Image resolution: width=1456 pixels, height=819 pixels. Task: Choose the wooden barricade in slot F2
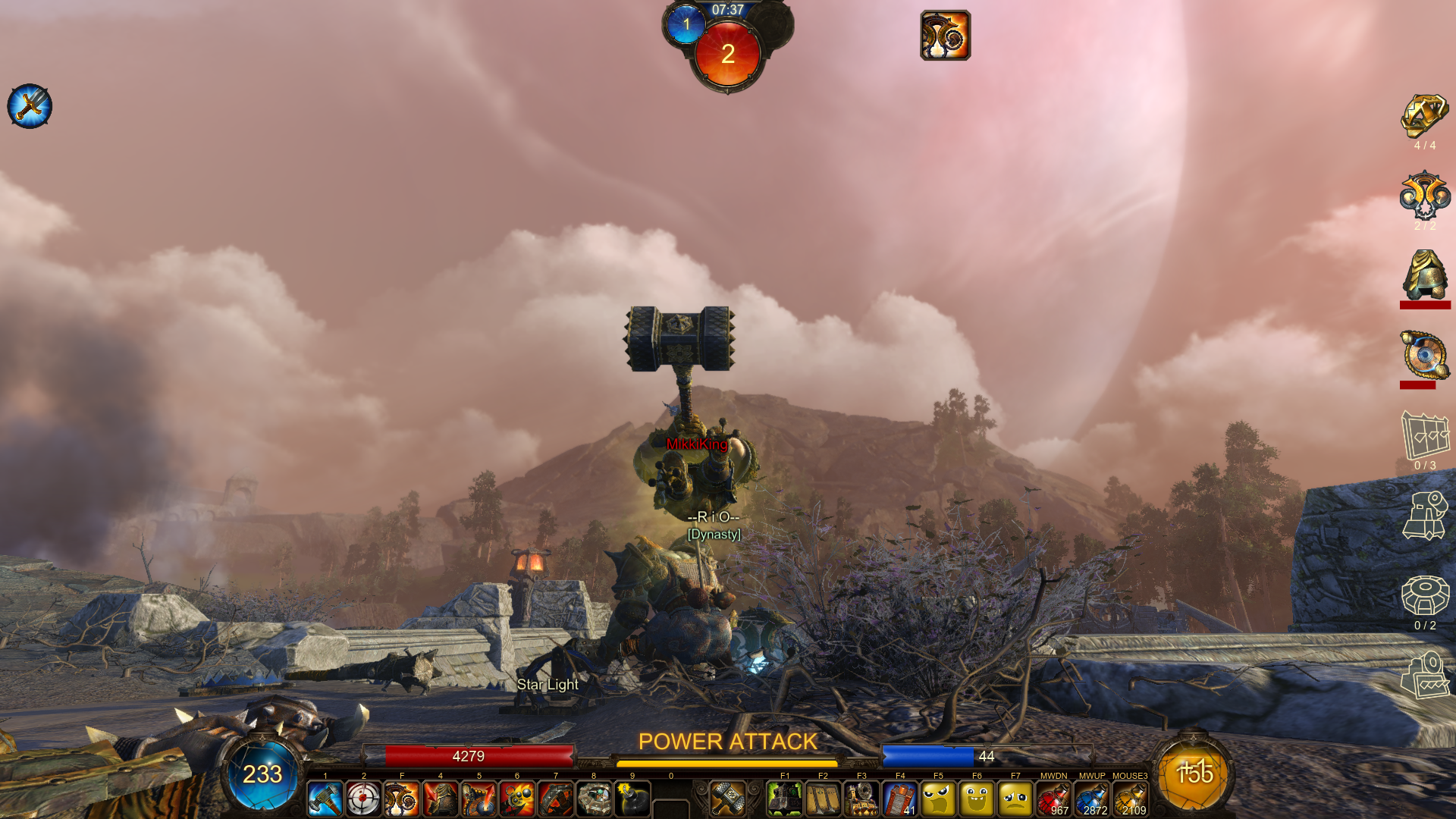pyautogui.click(x=824, y=799)
